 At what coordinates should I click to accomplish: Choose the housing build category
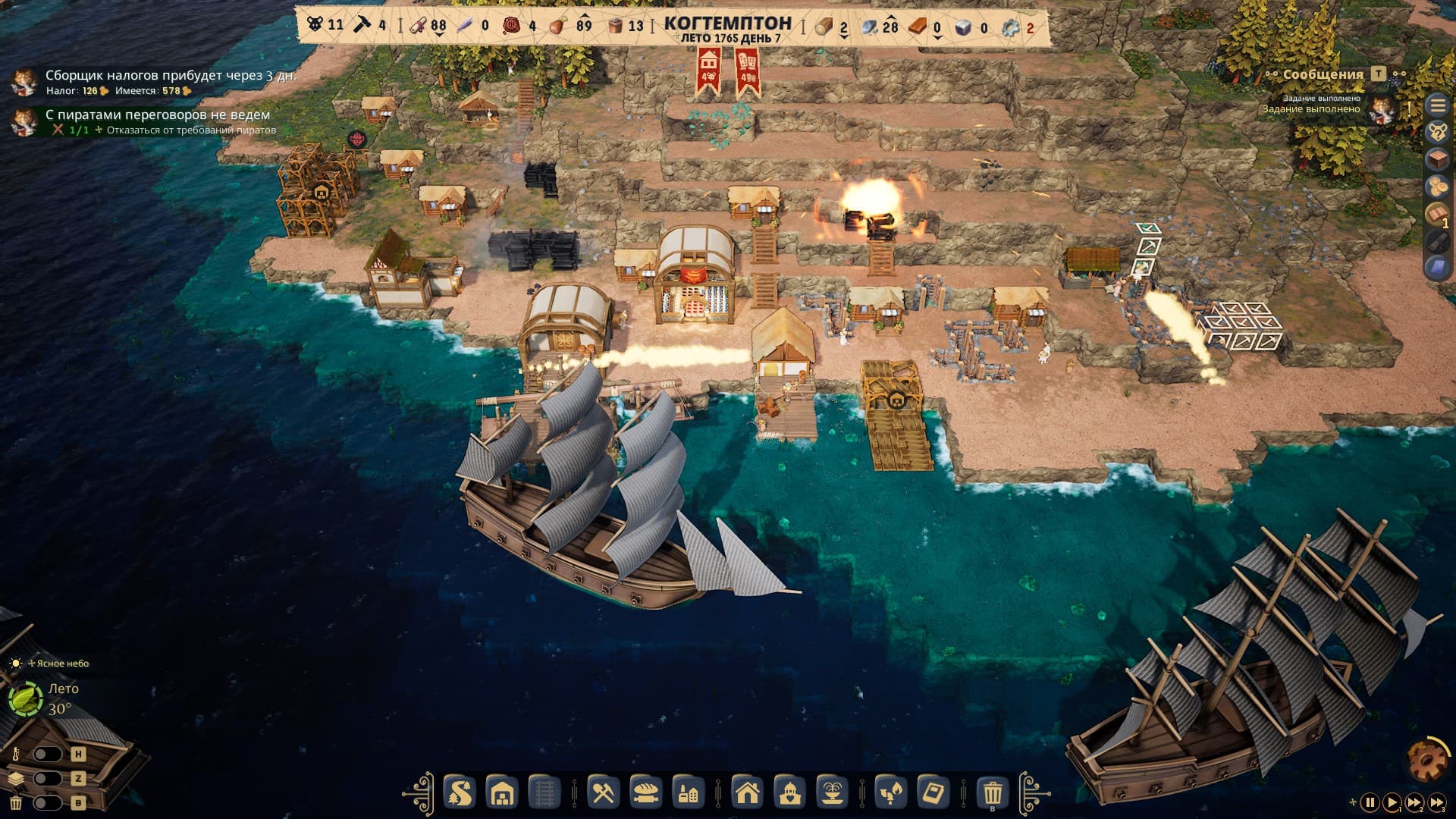pyautogui.click(x=748, y=794)
